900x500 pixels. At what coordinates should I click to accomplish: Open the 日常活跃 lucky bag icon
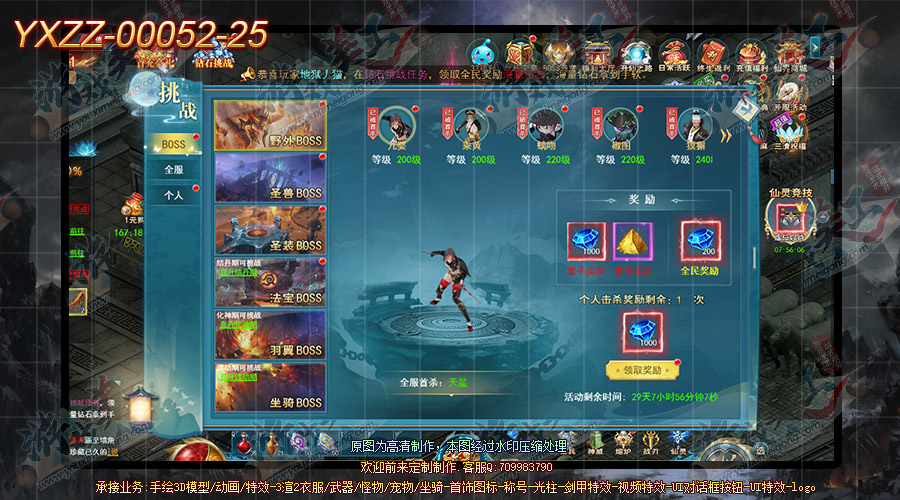click(675, 55)
